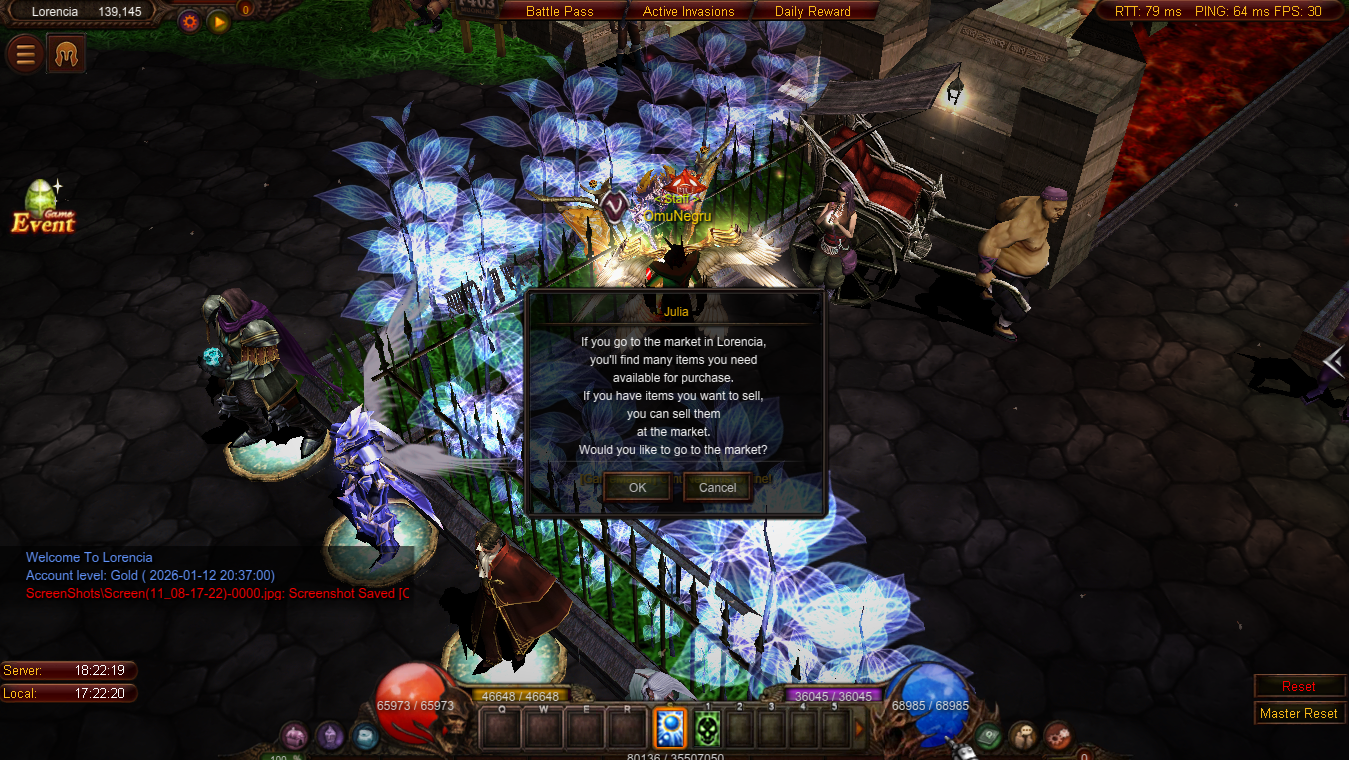
Task: Expand the hotbar with the orange arrow
Action: click(858, 729)
